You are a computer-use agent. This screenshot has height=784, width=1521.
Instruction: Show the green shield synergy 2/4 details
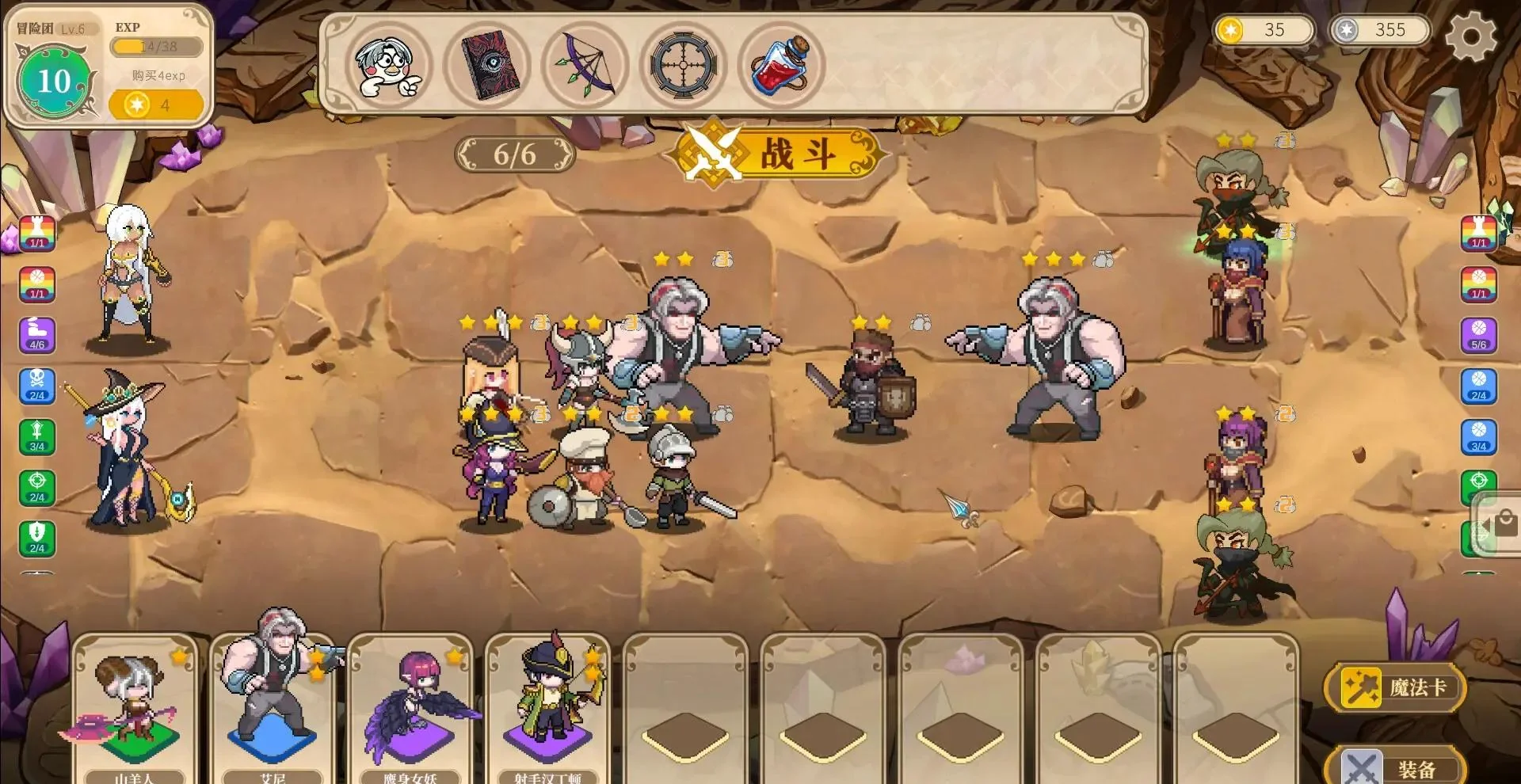coord(37,538)
